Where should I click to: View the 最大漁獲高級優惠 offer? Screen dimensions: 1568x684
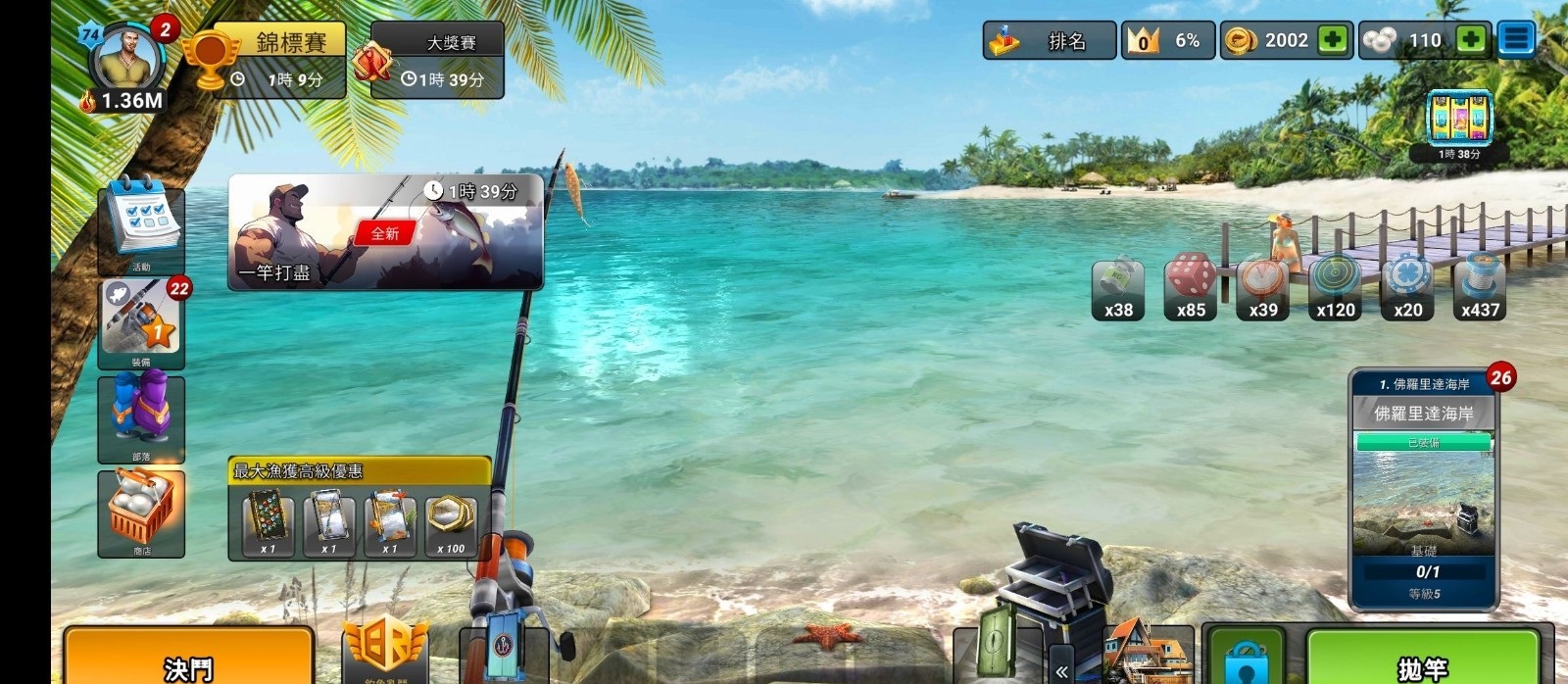359,510
